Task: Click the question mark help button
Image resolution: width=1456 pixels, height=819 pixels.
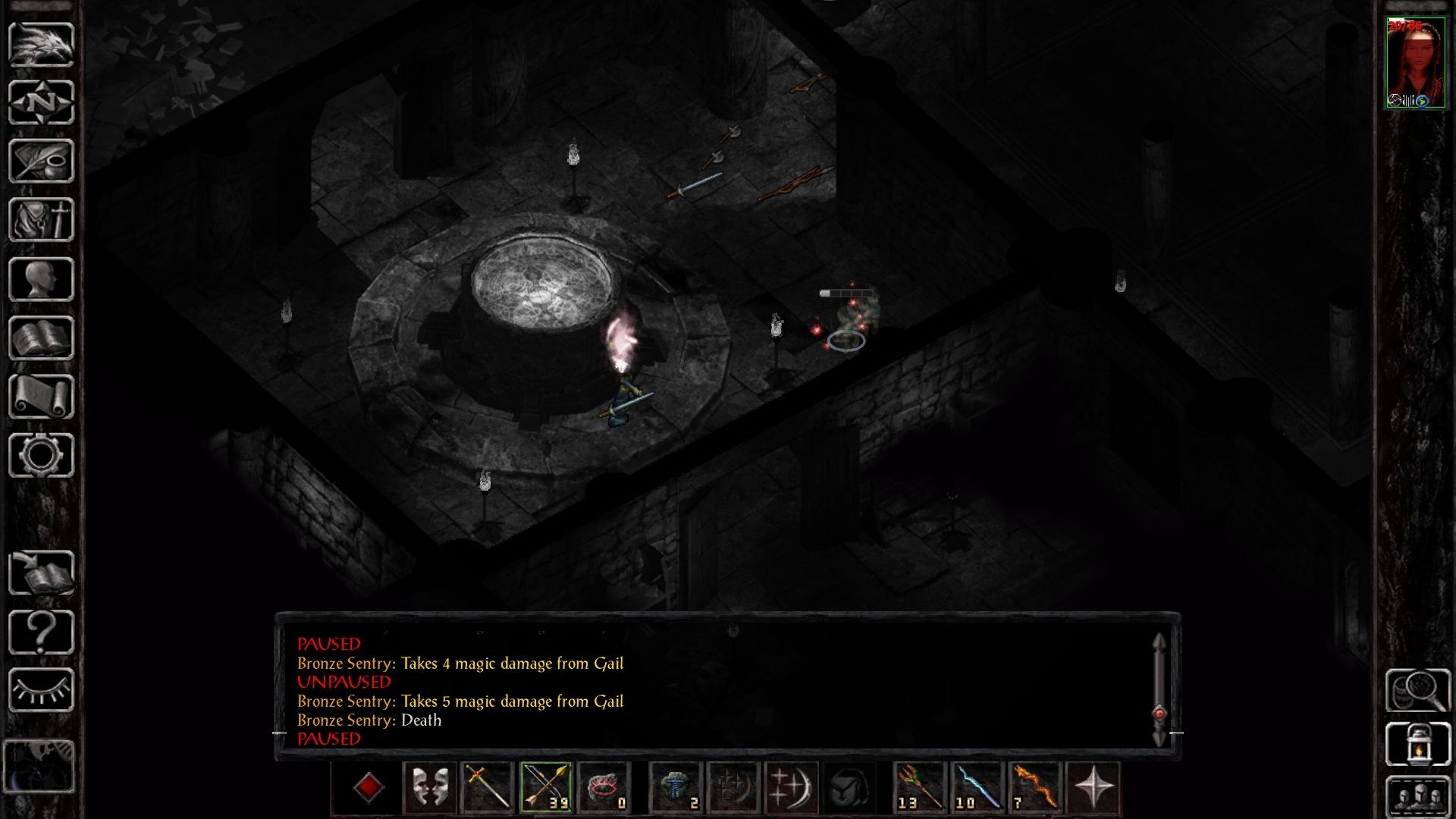Action: (41, 632)
